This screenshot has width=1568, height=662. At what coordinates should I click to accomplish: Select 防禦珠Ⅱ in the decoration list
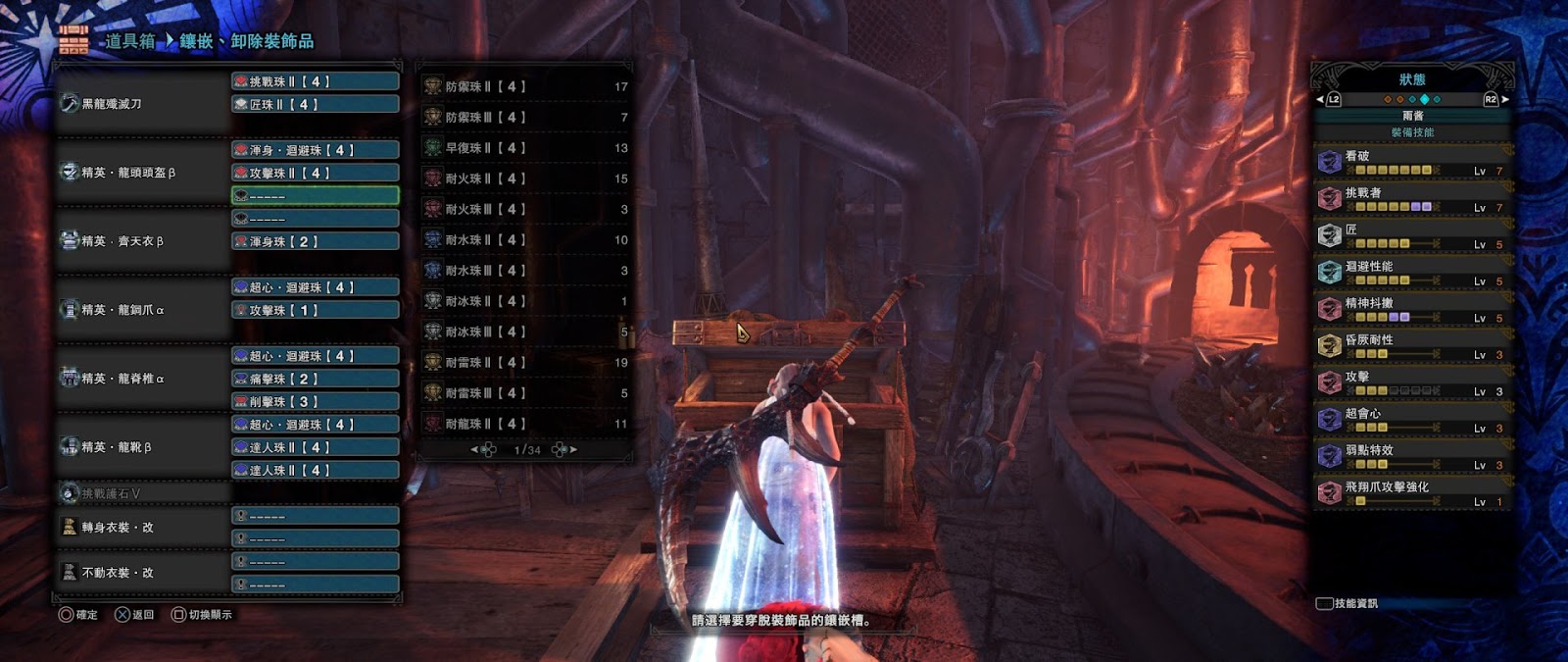[x=525, y=86]
